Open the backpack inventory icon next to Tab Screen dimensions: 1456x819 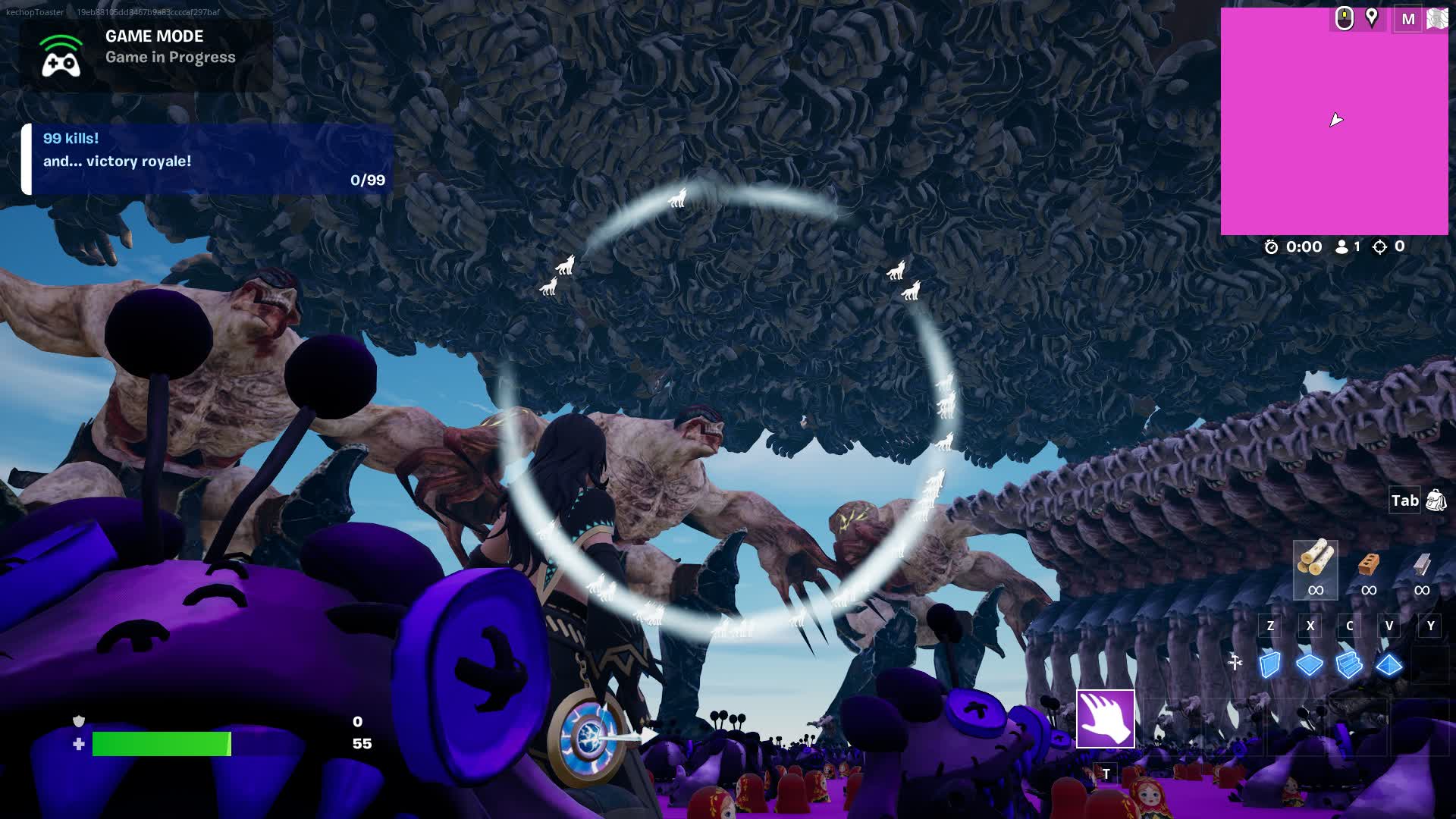pyautogui.click(x=1436, y=500)
